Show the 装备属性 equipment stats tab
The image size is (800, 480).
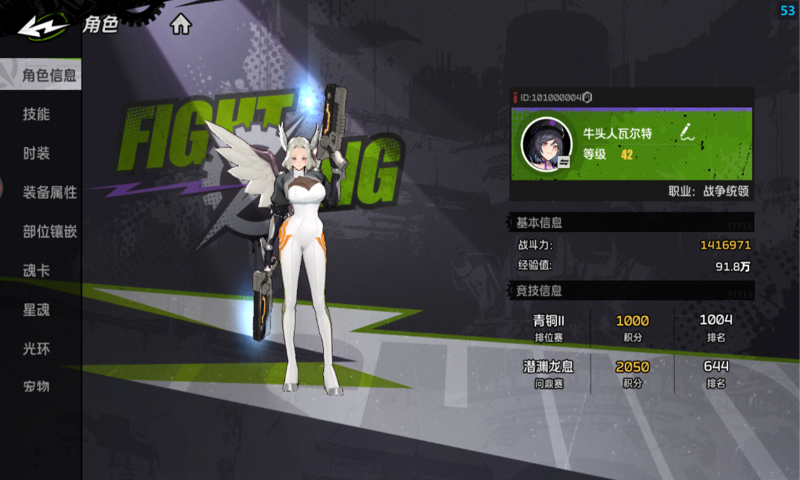(x=49, y=192)
